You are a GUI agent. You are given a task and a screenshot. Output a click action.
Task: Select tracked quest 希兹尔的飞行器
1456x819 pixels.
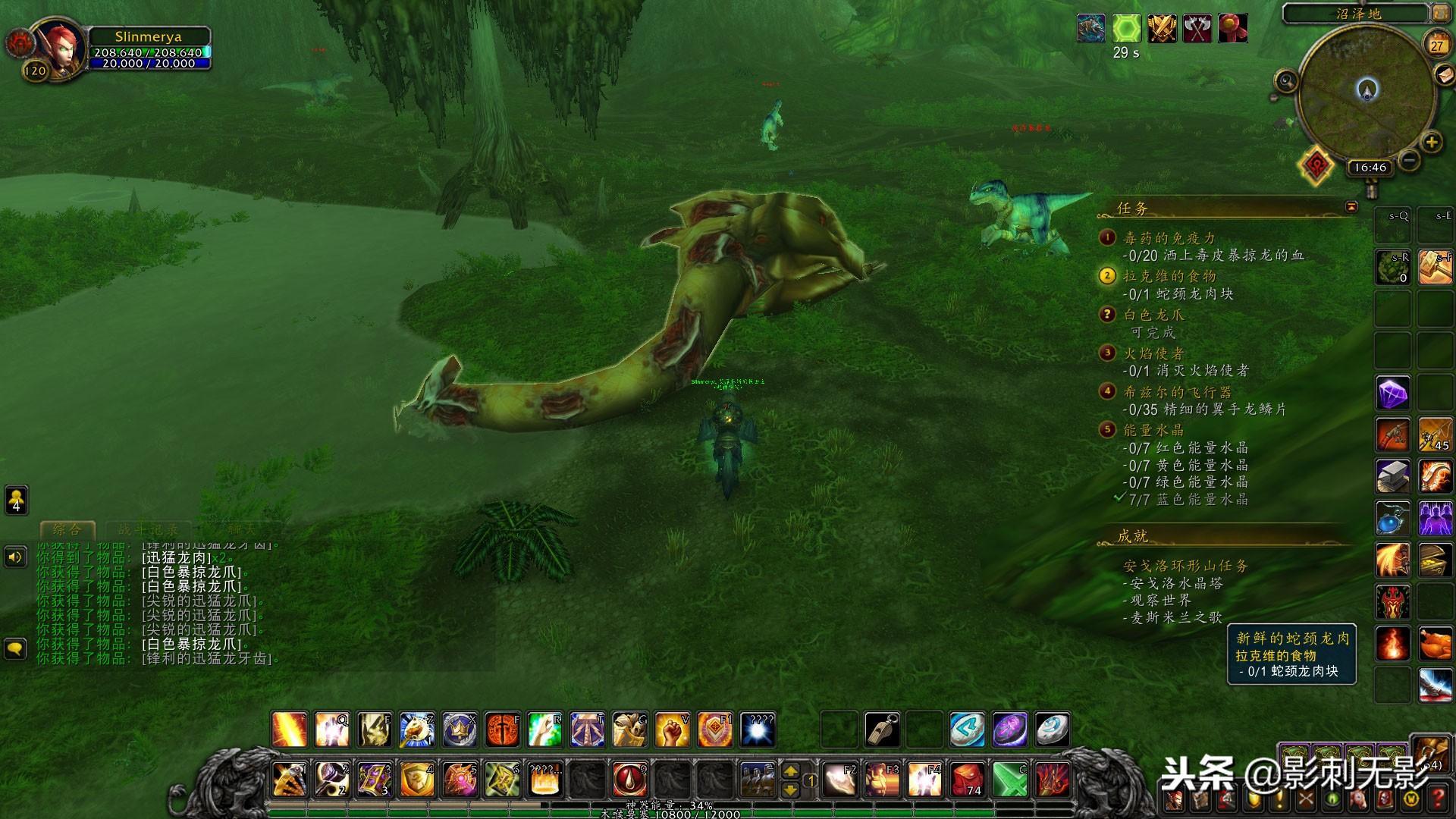click(x=1177, y=392)
